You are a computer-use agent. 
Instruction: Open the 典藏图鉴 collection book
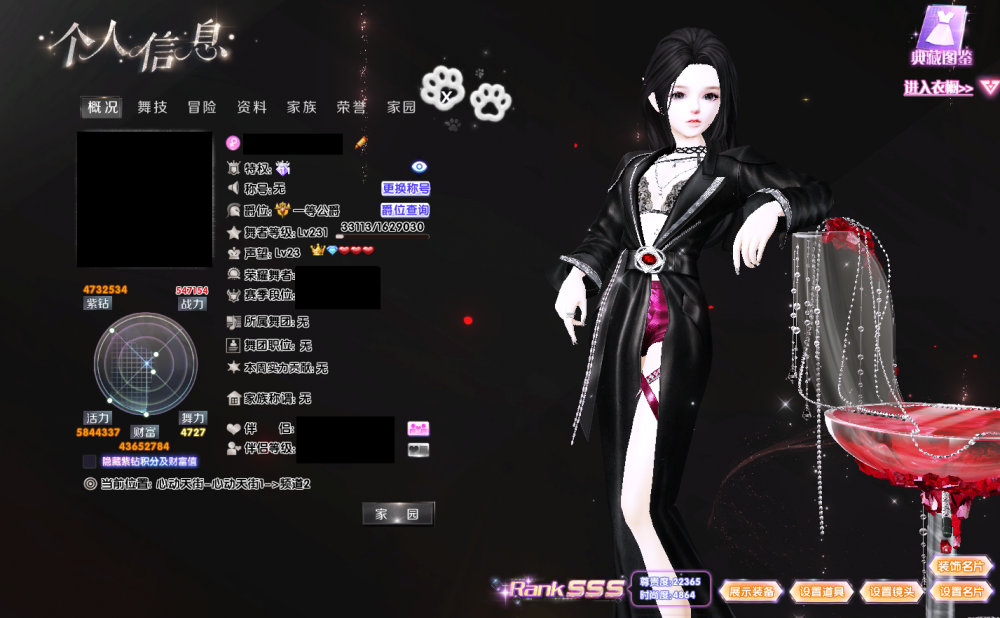click(942, 36)
